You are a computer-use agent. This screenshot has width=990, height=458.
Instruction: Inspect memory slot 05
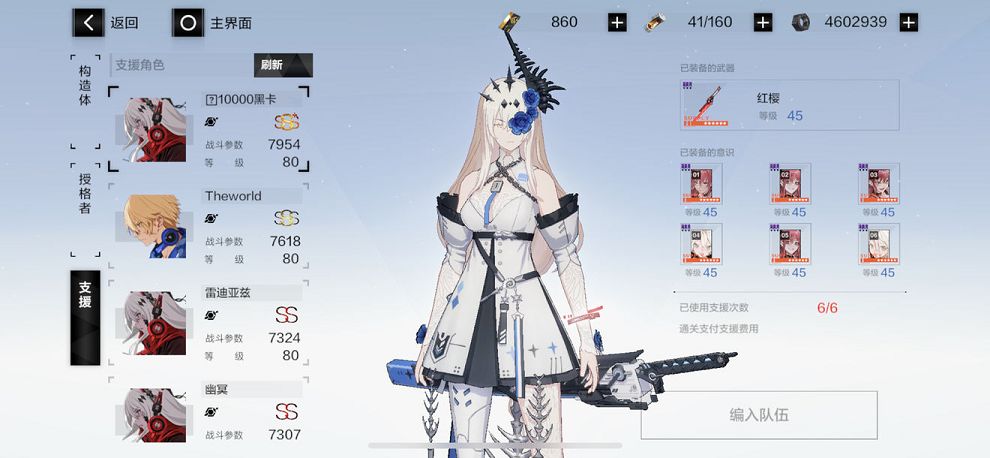coord(789,243)
